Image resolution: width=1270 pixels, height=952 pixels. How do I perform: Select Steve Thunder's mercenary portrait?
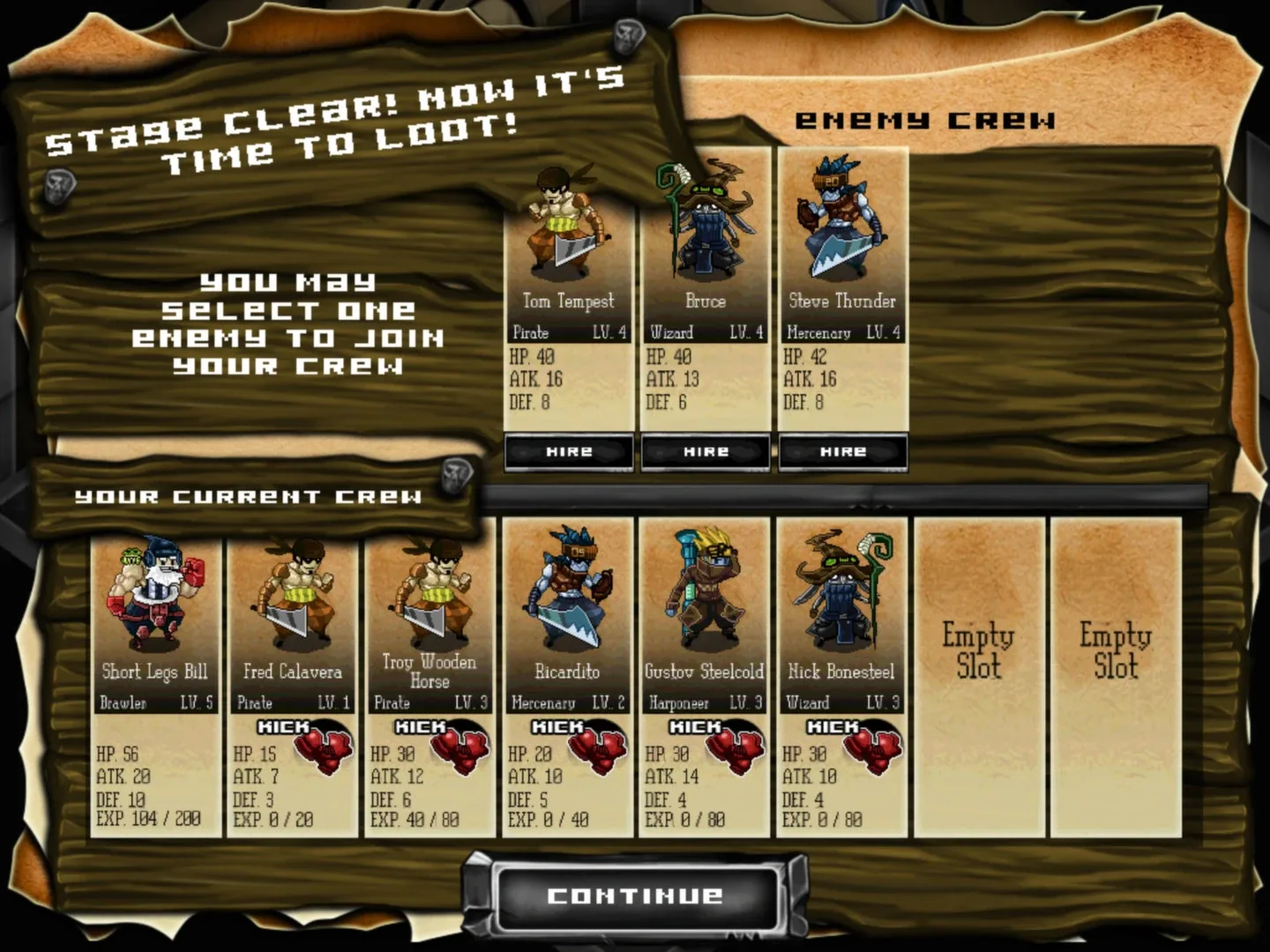coord(842,220)
